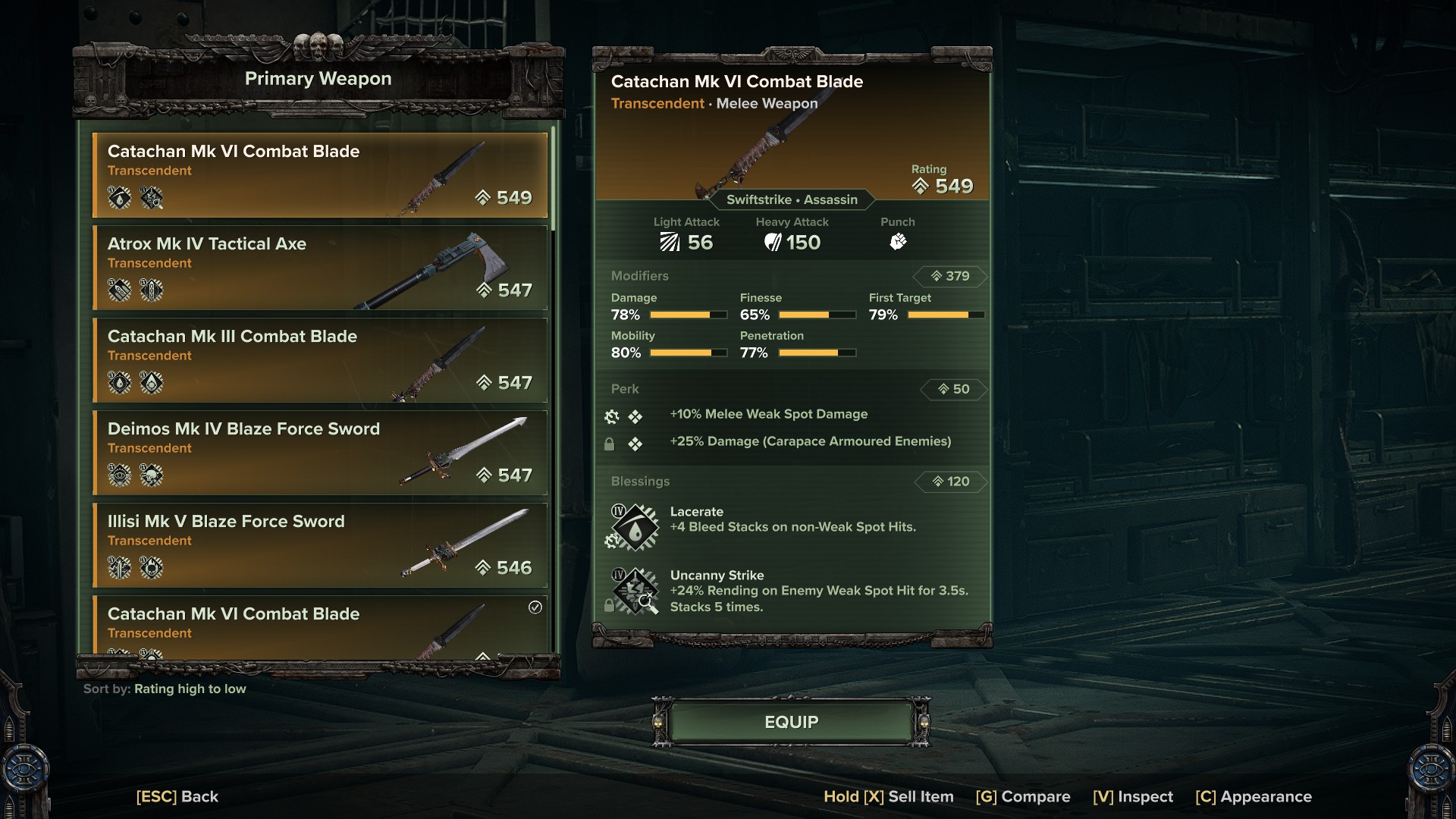This screenshot has height=819, width=1456.
Task: Change the Rating high to low sorting
Action: [x=190, y=689]
